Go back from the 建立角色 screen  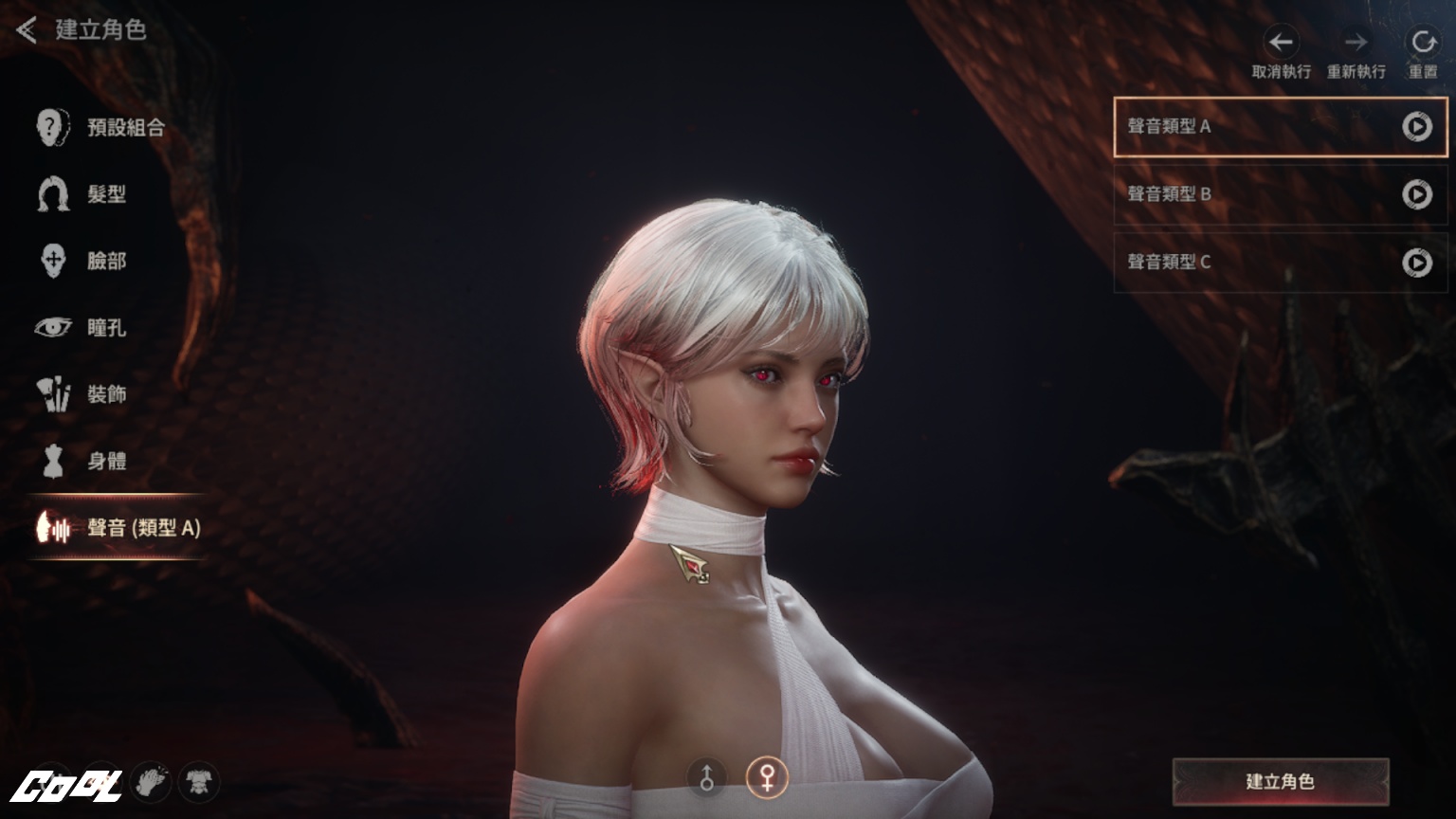pos(27,30)
